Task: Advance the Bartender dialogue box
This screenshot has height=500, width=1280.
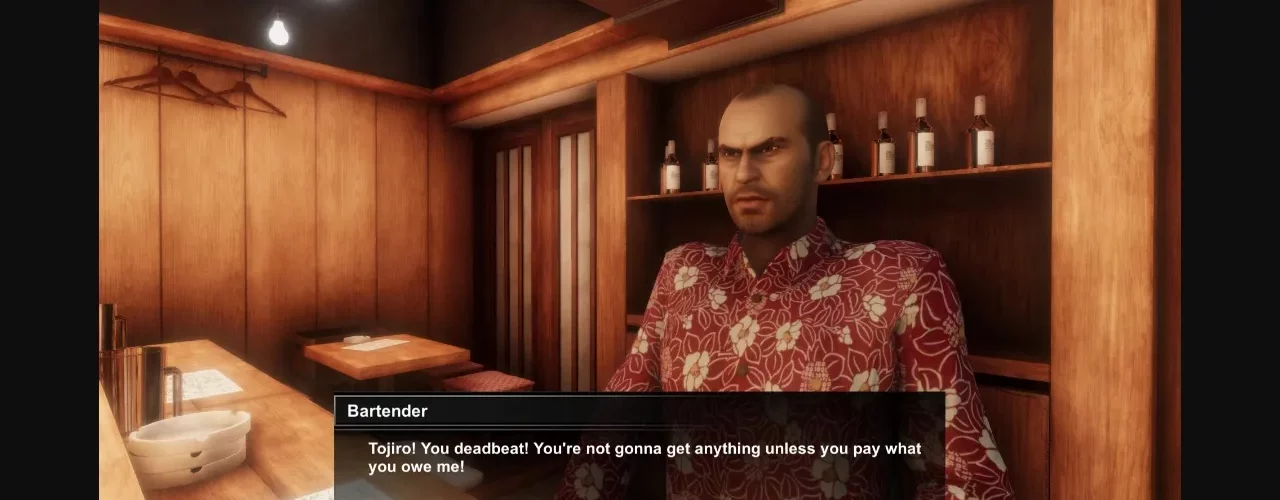Action: [x=640, y=457]
